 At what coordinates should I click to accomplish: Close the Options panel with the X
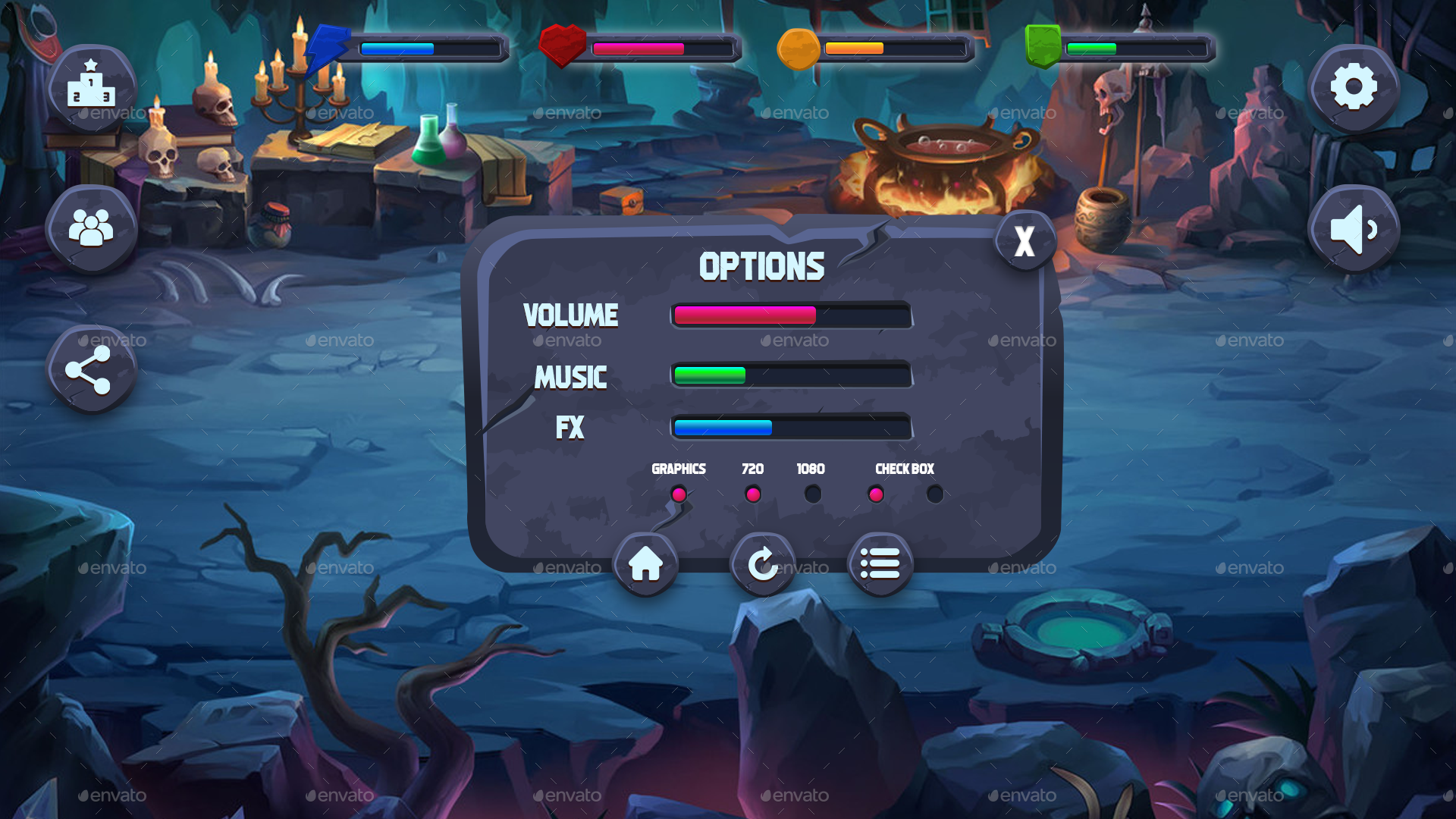point(1024,240)
